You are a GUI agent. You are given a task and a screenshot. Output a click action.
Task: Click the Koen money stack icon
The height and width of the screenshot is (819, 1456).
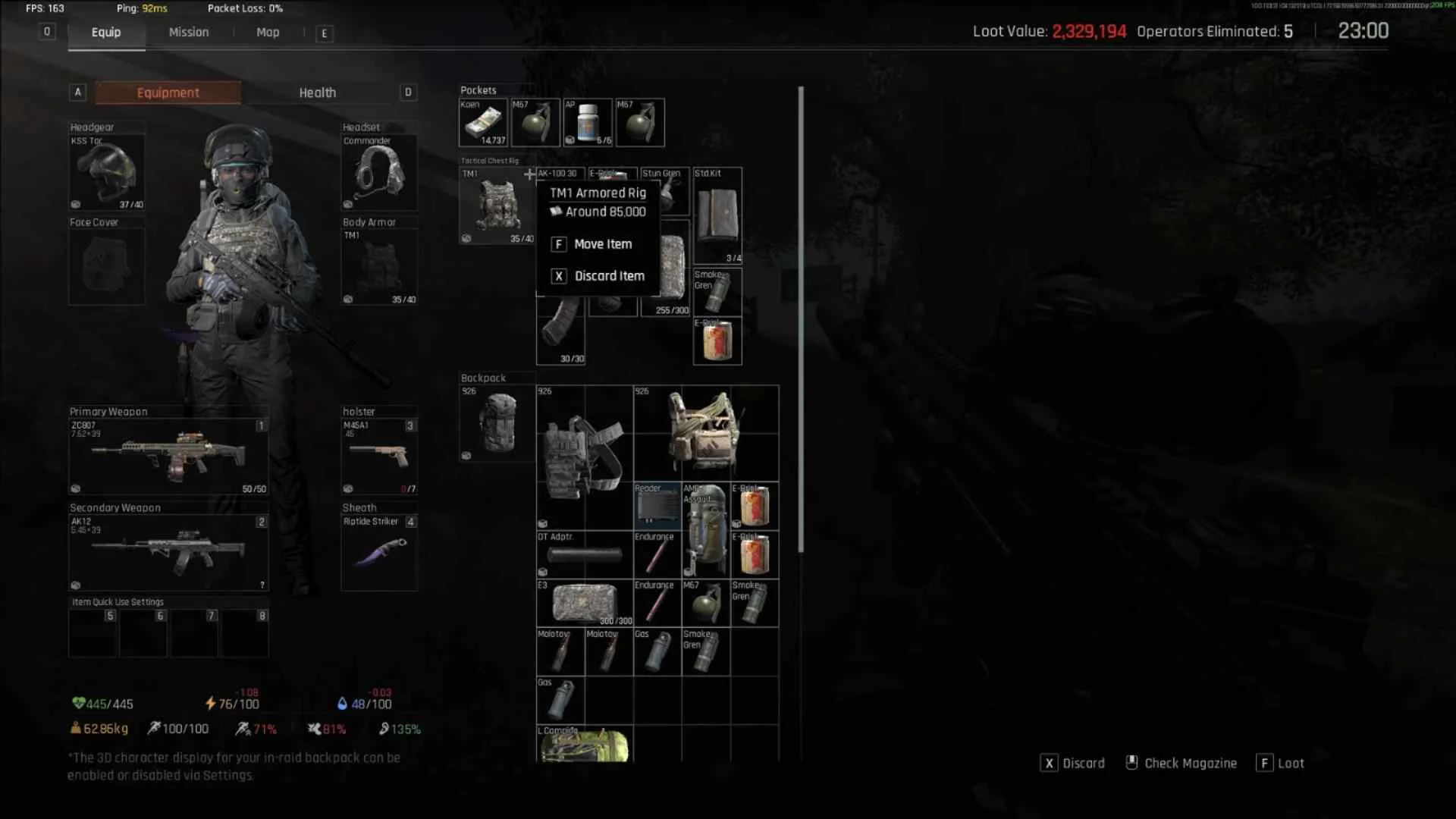pos(483,122)
